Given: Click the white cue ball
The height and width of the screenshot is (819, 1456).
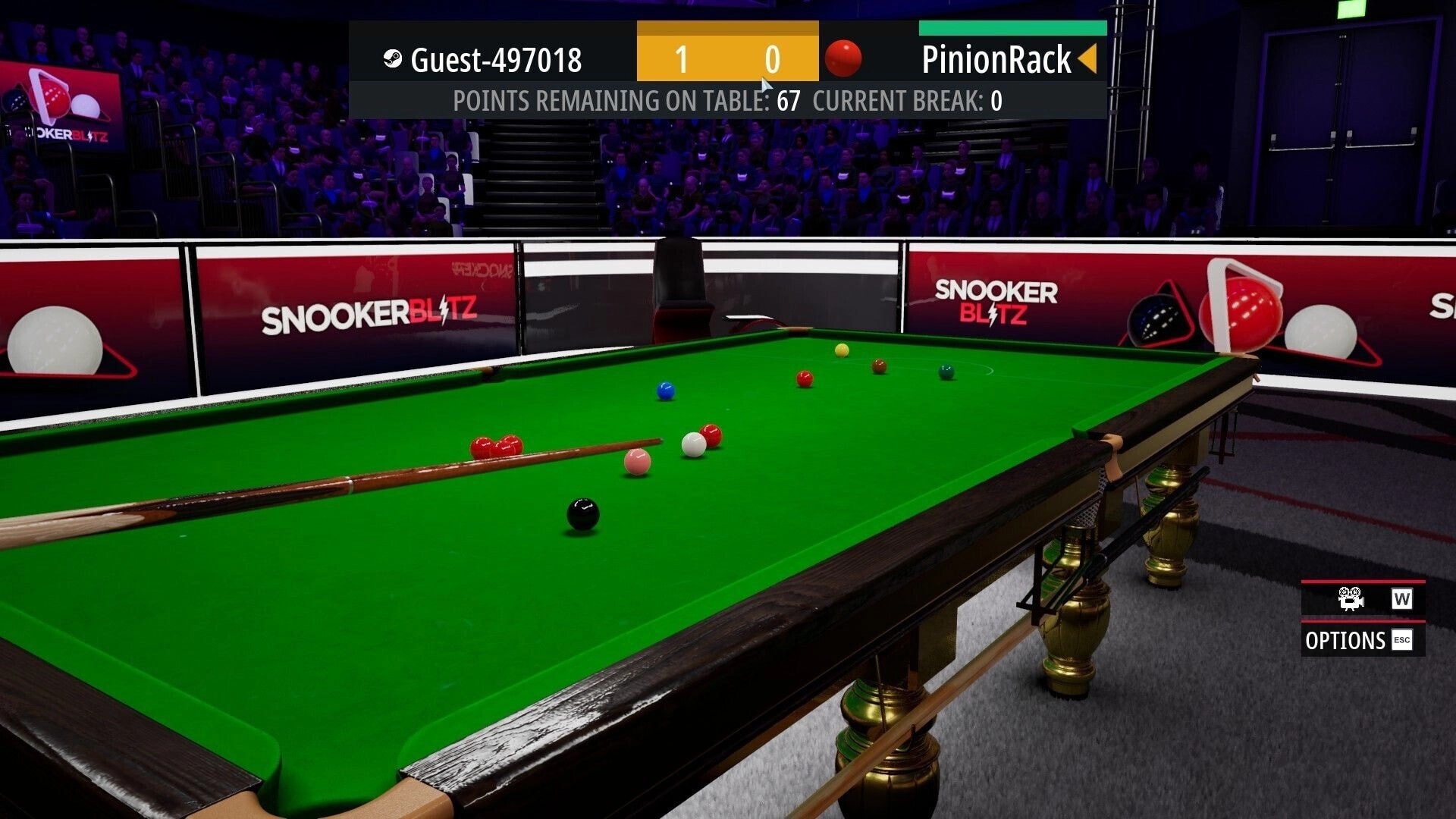Looking at the screenshot, I should [x=692, y=445].
